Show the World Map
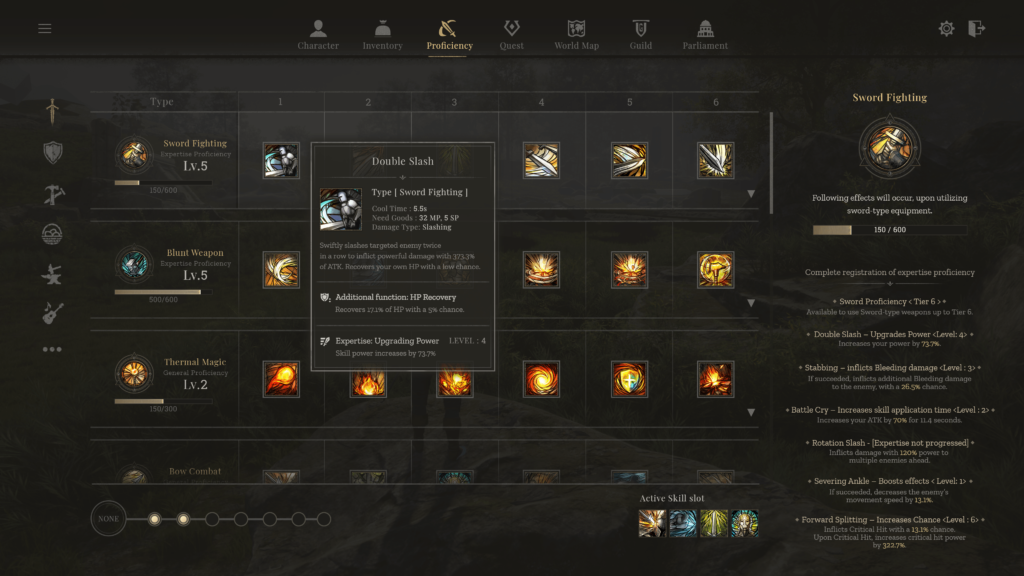 576,34
